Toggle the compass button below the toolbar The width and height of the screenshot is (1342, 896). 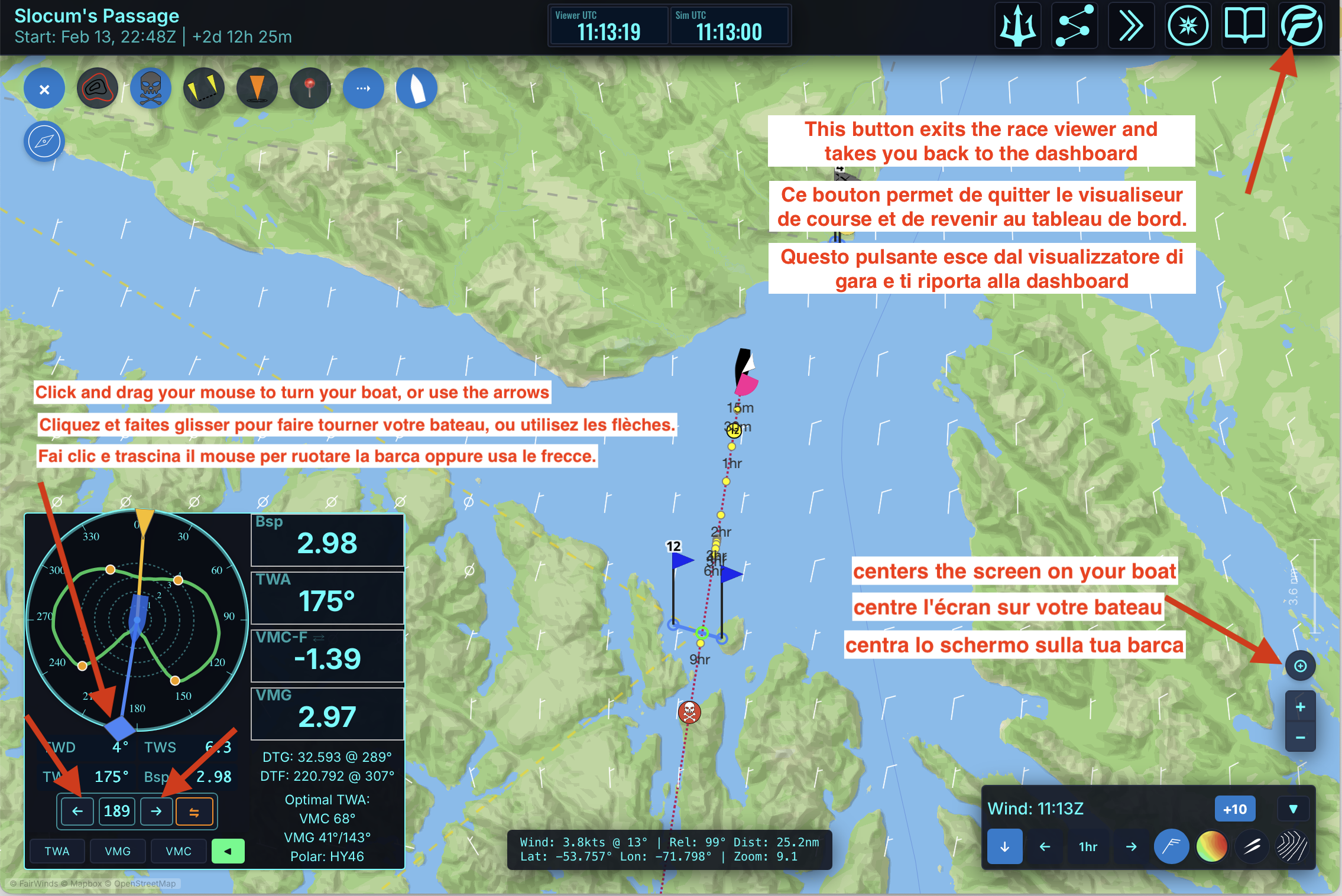coord(44,142)
